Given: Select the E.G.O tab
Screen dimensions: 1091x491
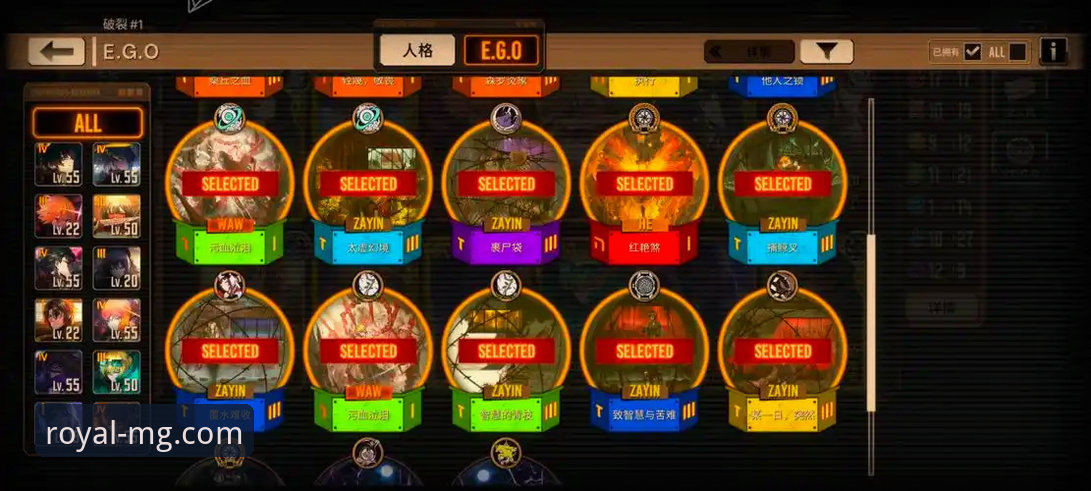Looking at the screenshot, I should pyautogui.click(x=501, y=50).
